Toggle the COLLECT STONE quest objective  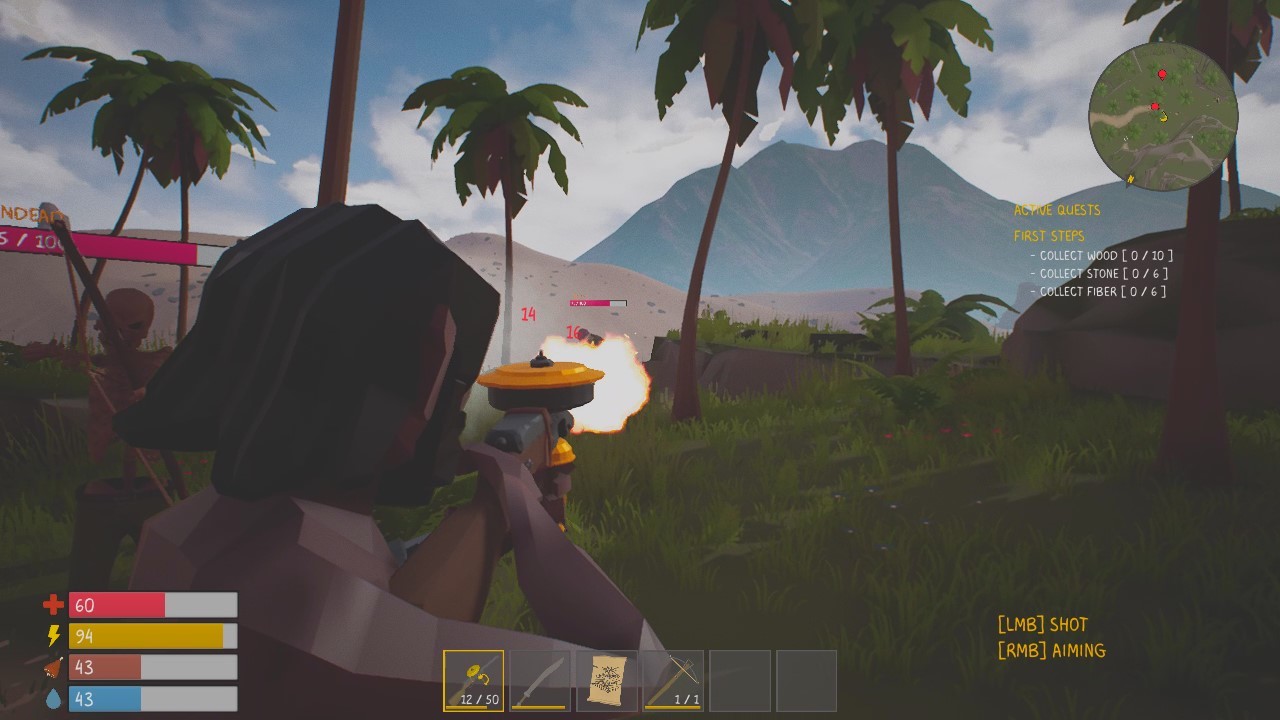[x=1100, y=273]
